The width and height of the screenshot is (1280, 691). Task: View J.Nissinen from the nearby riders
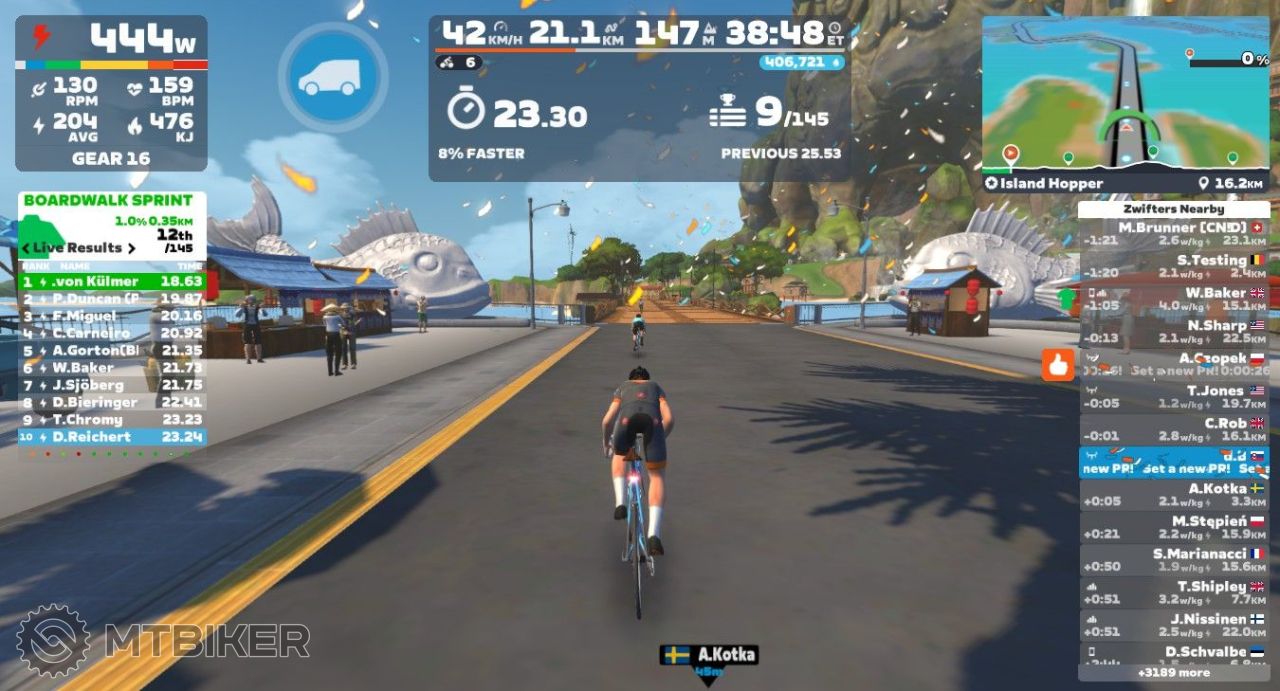point(1173,625)
